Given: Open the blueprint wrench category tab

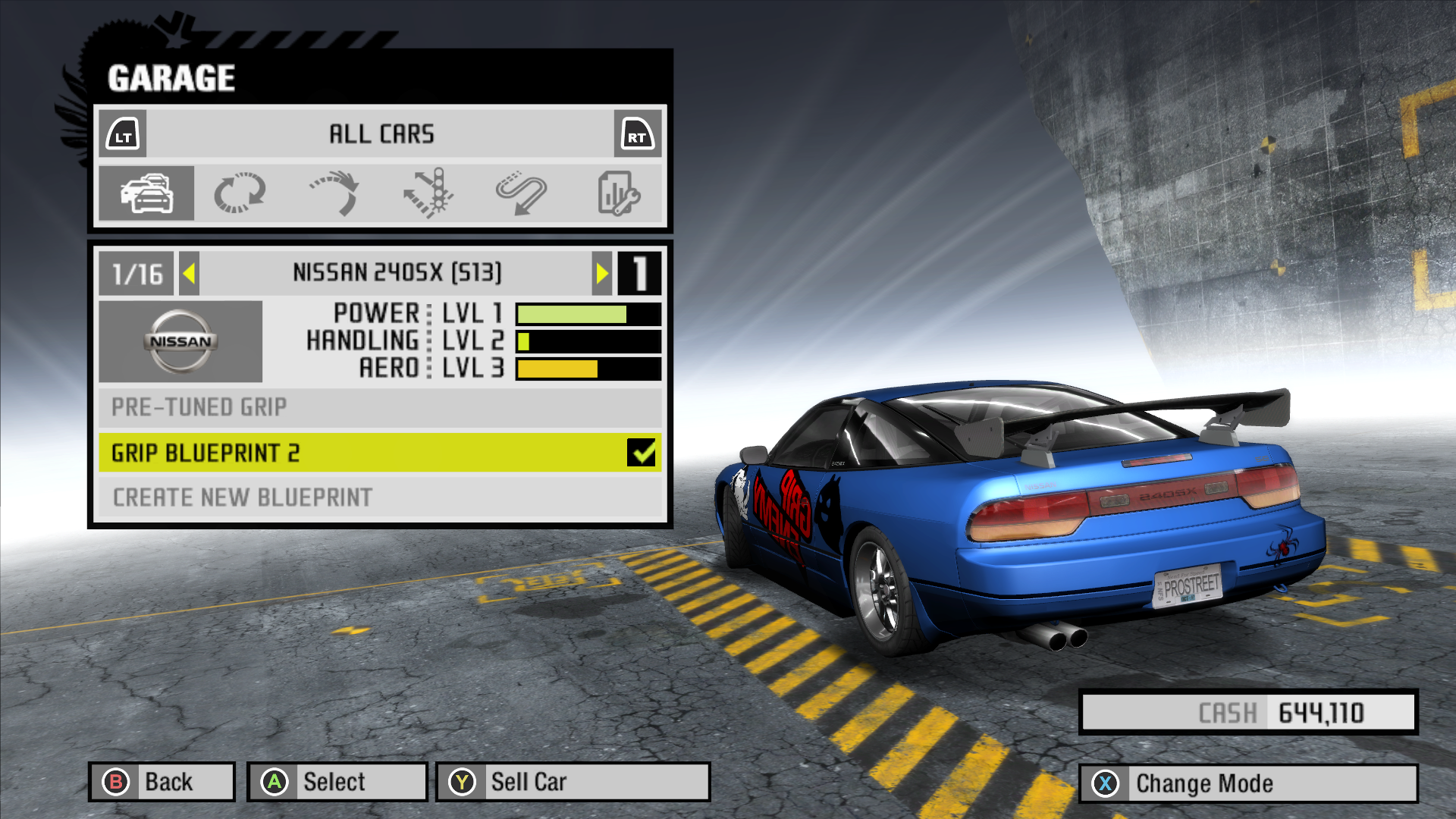Looking at the screenshot, I should pyautogui.click(x=618, y=193).
